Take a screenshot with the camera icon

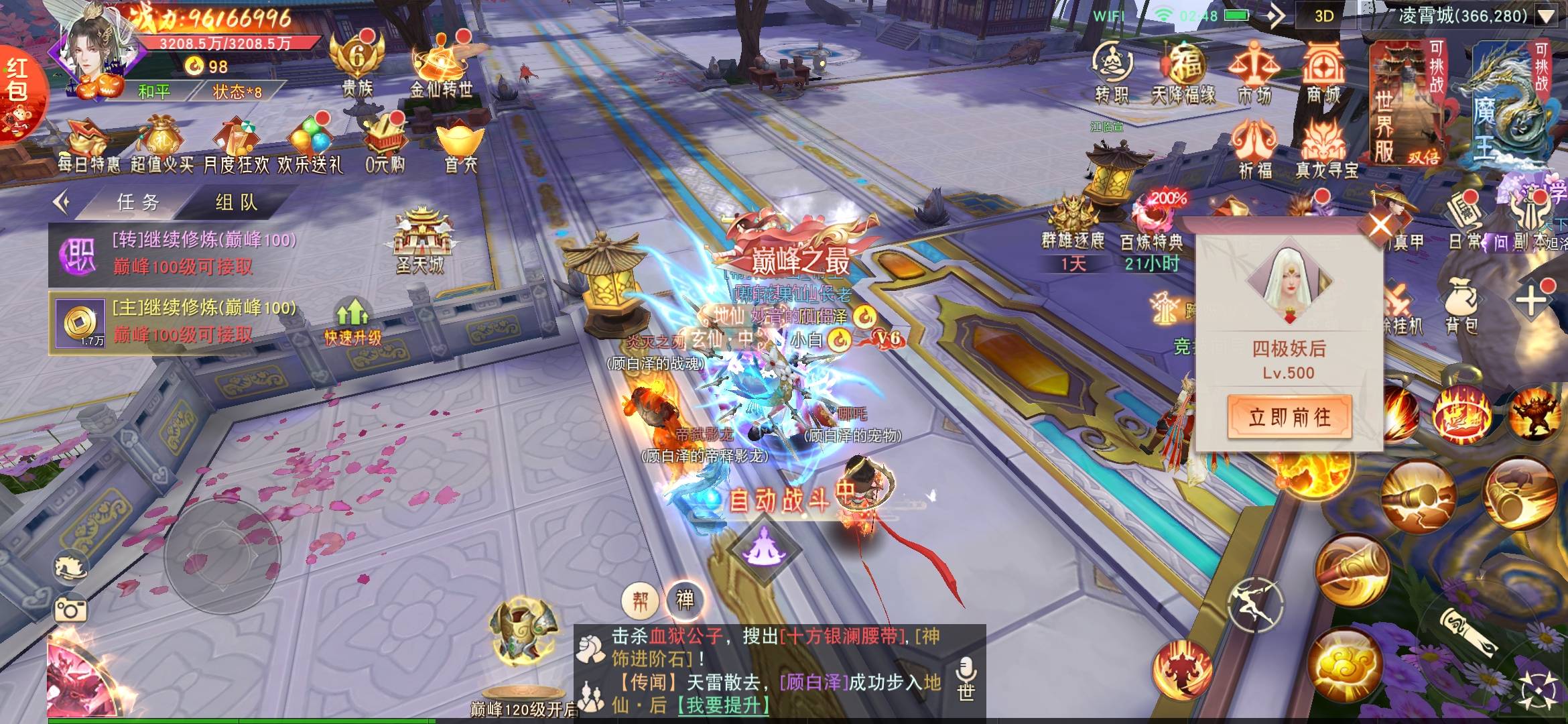[x=71, y=610]
